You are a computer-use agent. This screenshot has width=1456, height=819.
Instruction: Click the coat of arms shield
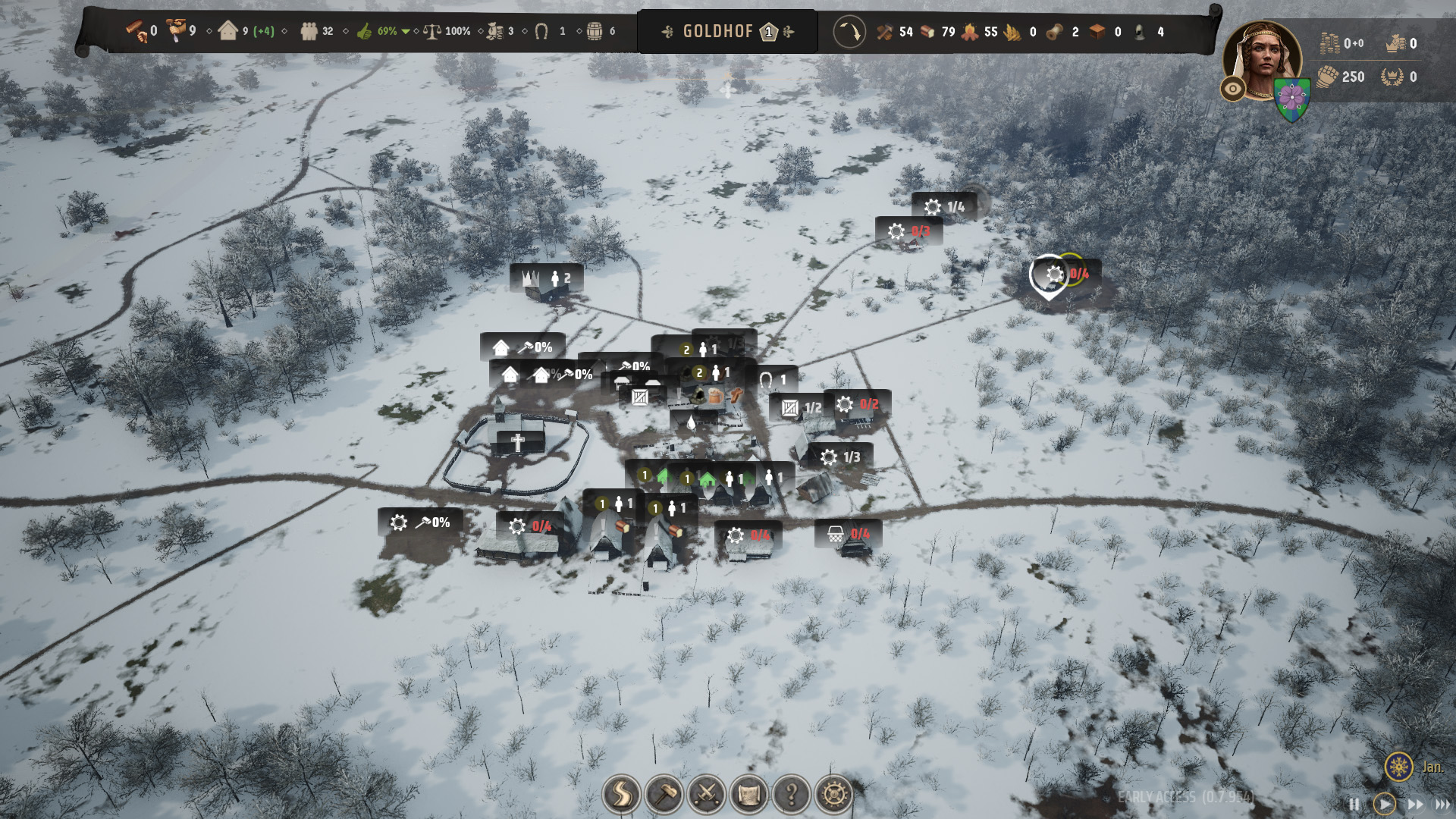point(1292,100)
